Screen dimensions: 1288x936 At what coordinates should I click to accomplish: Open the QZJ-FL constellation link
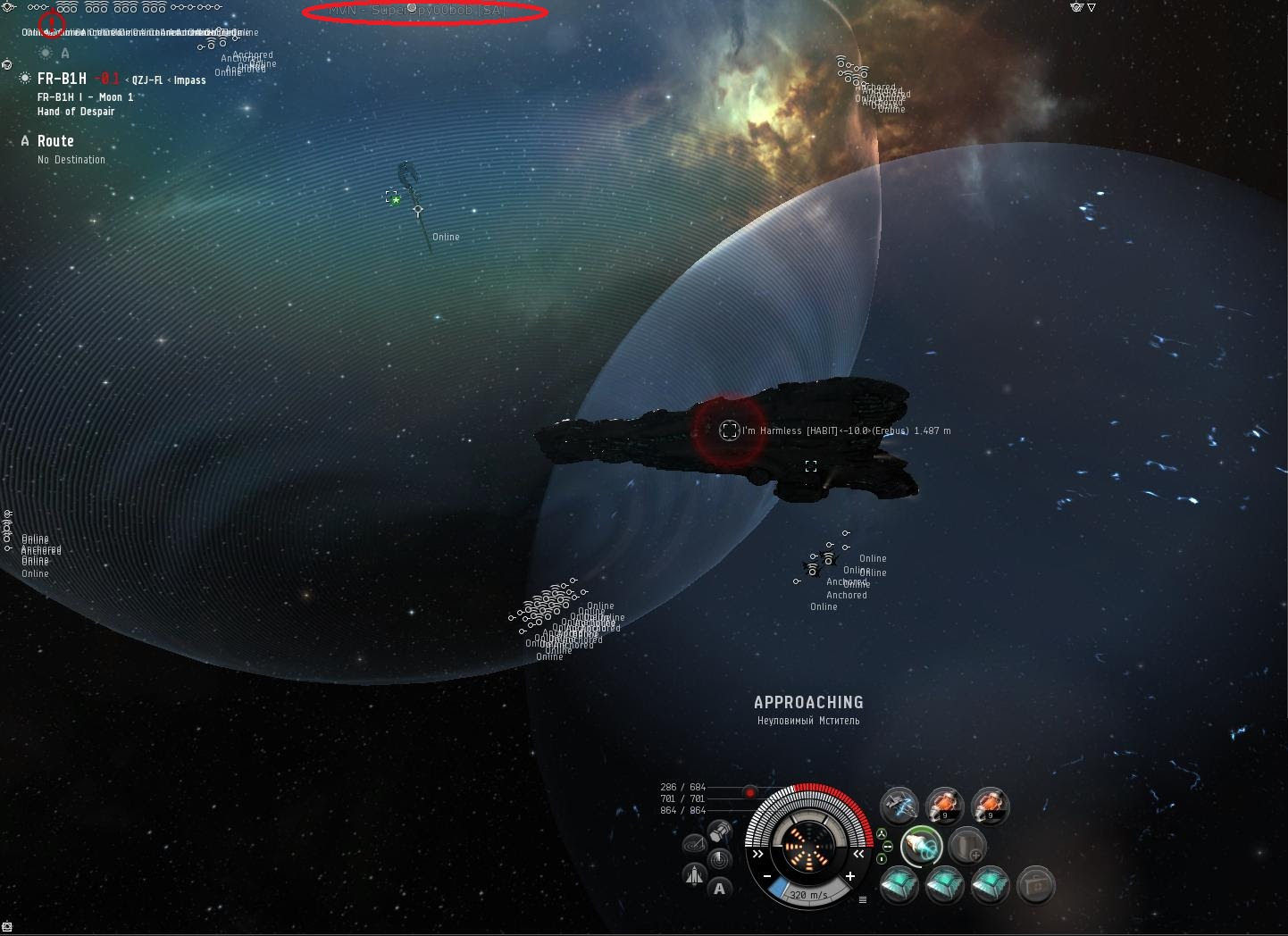(x=147, y=80)
